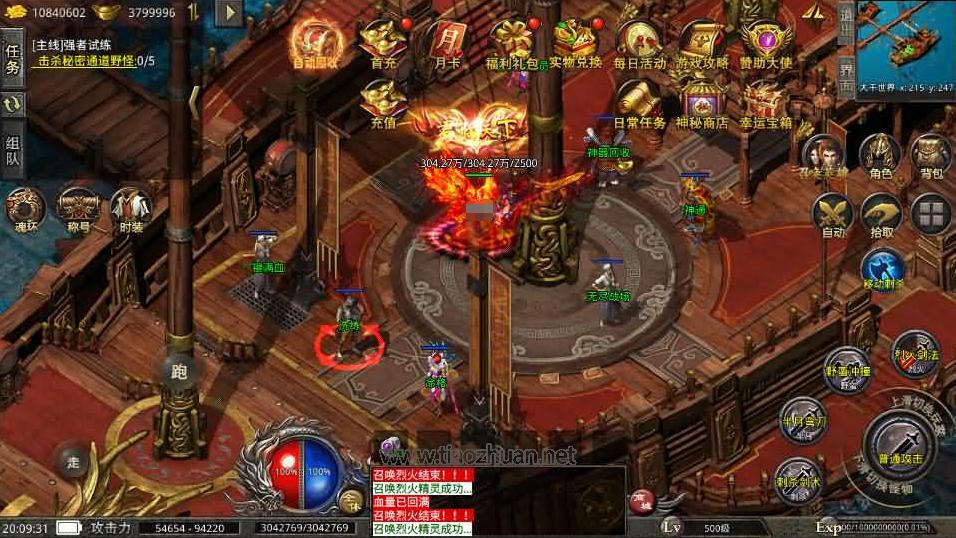Toggle the 跑 run mode button
956x538 pixels.
[179, 372]
